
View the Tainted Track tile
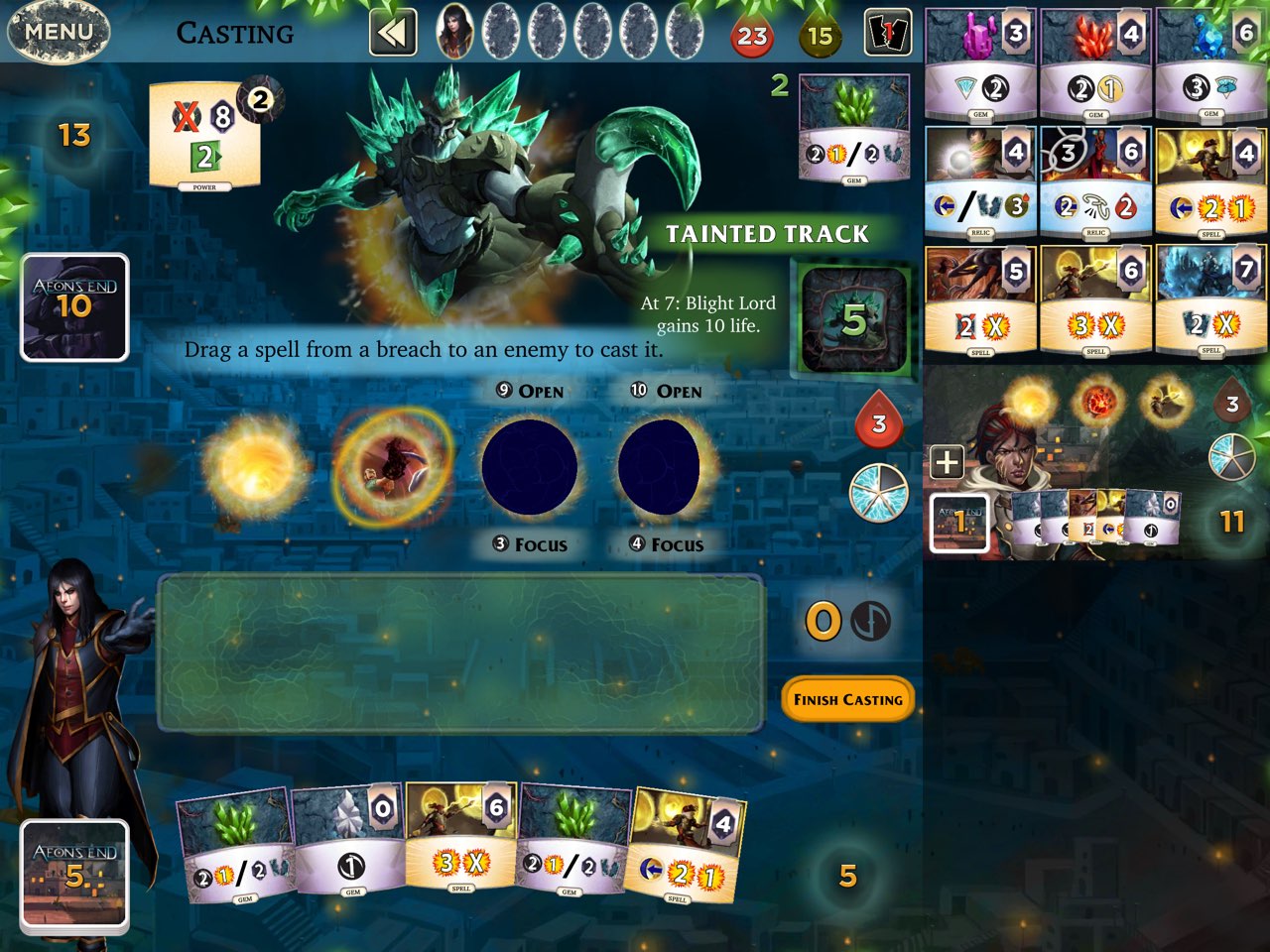(x=853, y=319)
